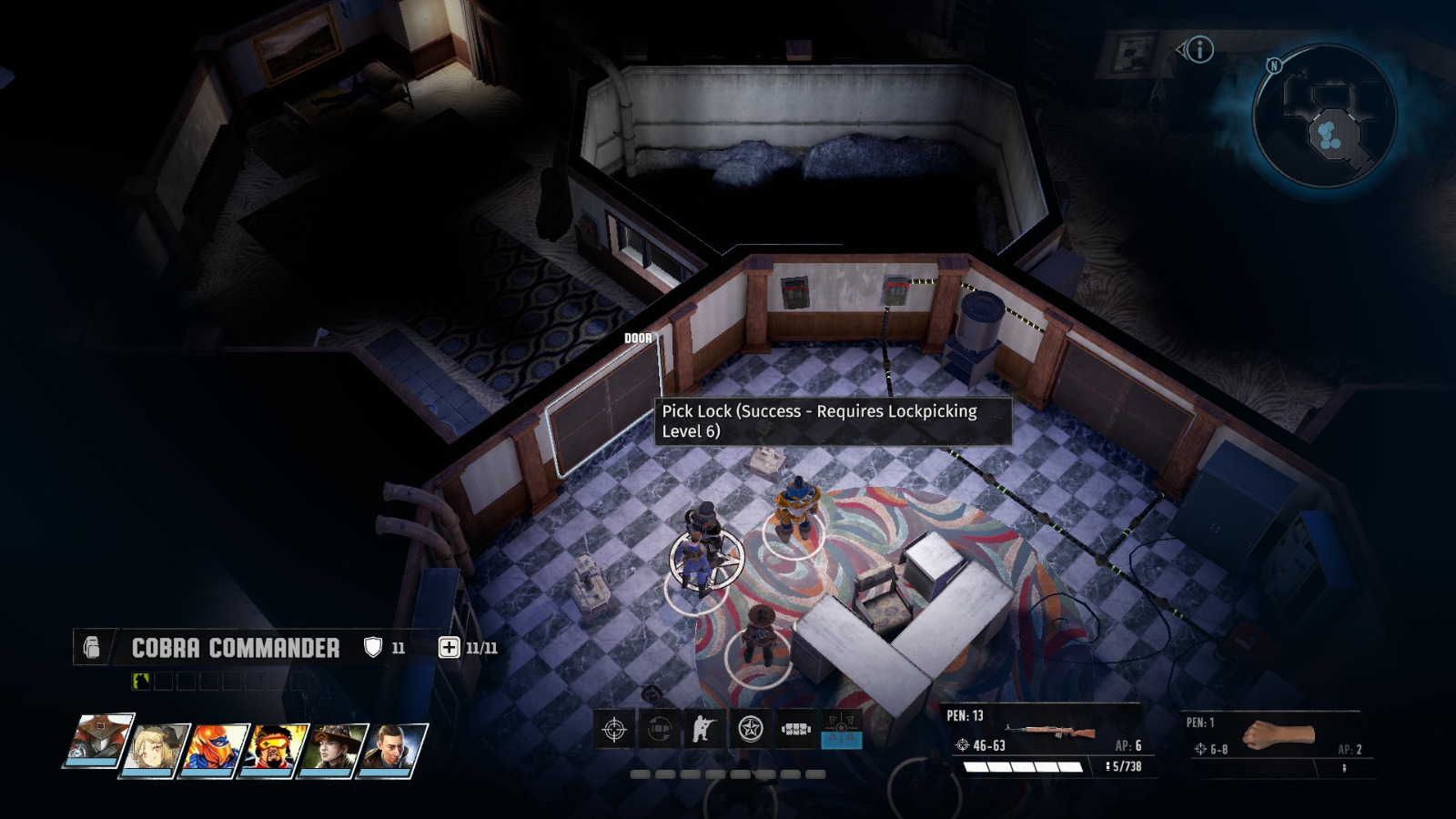Image resolution: width=1456 pixels, height=819 pixels.
Task: Click the first empty status effect slot
Action: click(x=161, y=680)
